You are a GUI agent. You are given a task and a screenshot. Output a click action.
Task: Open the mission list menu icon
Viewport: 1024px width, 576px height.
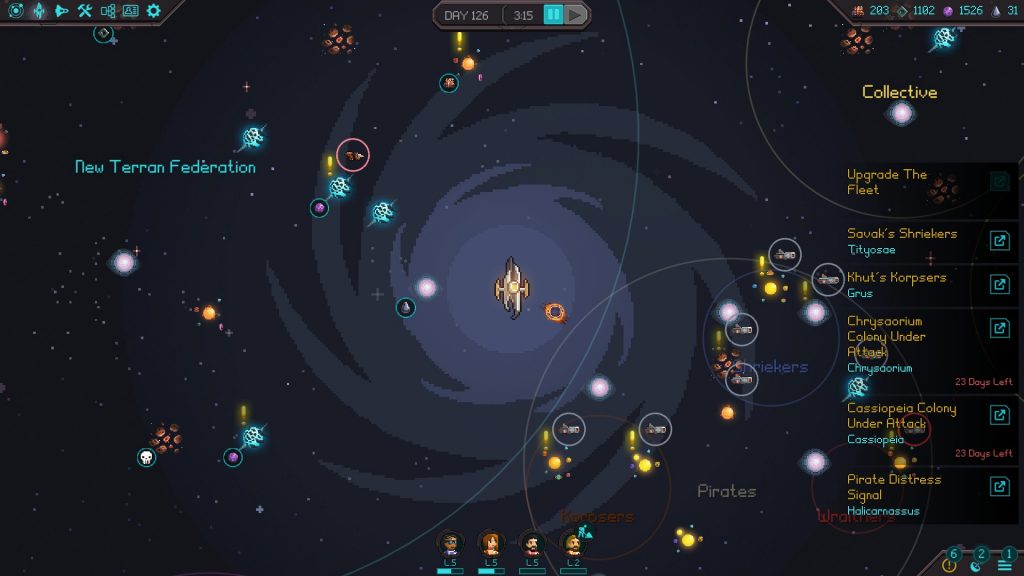pyautogui.click(x=1004, y=565)
